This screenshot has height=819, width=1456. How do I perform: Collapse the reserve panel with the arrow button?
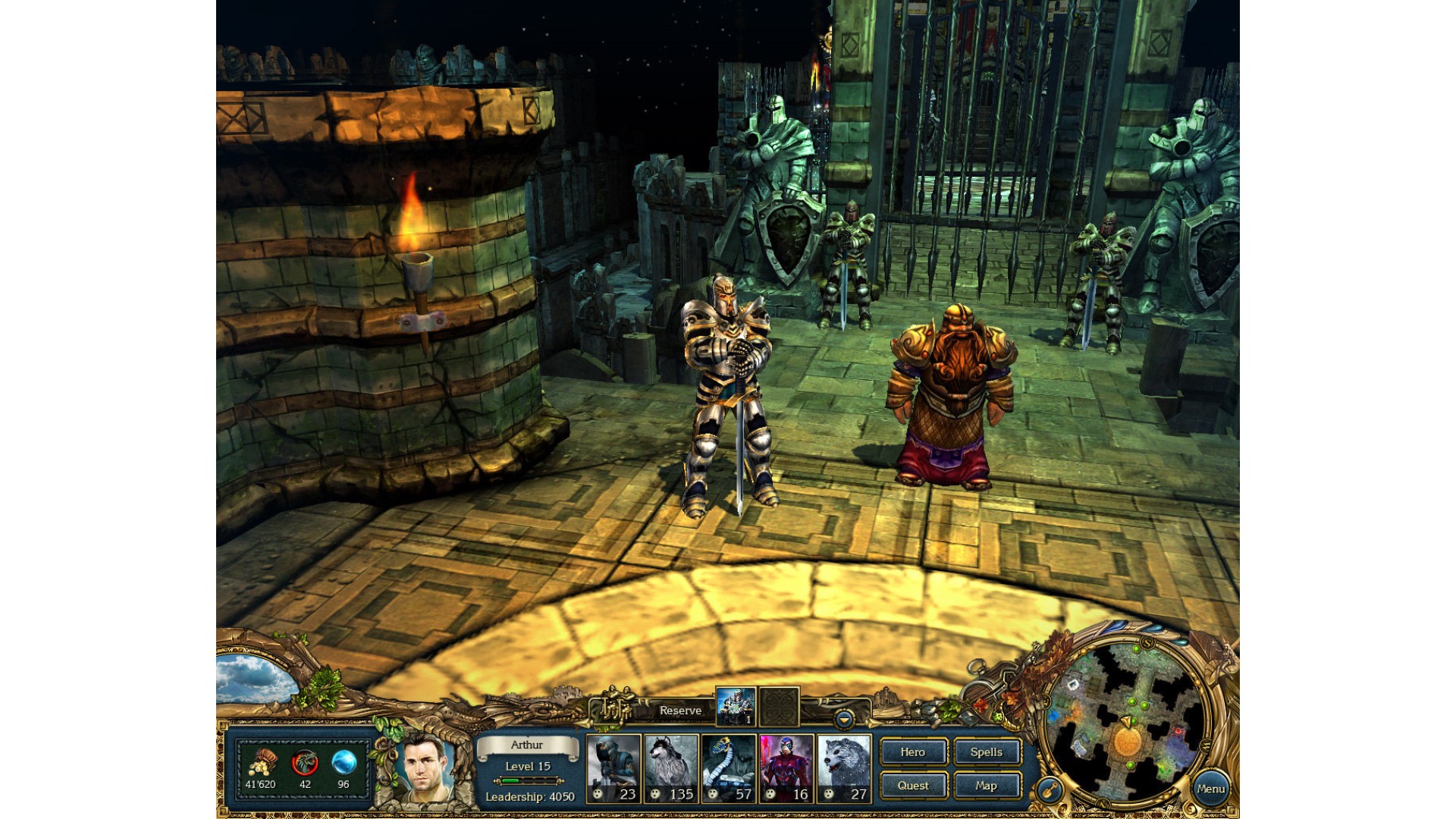coord(843,717)
